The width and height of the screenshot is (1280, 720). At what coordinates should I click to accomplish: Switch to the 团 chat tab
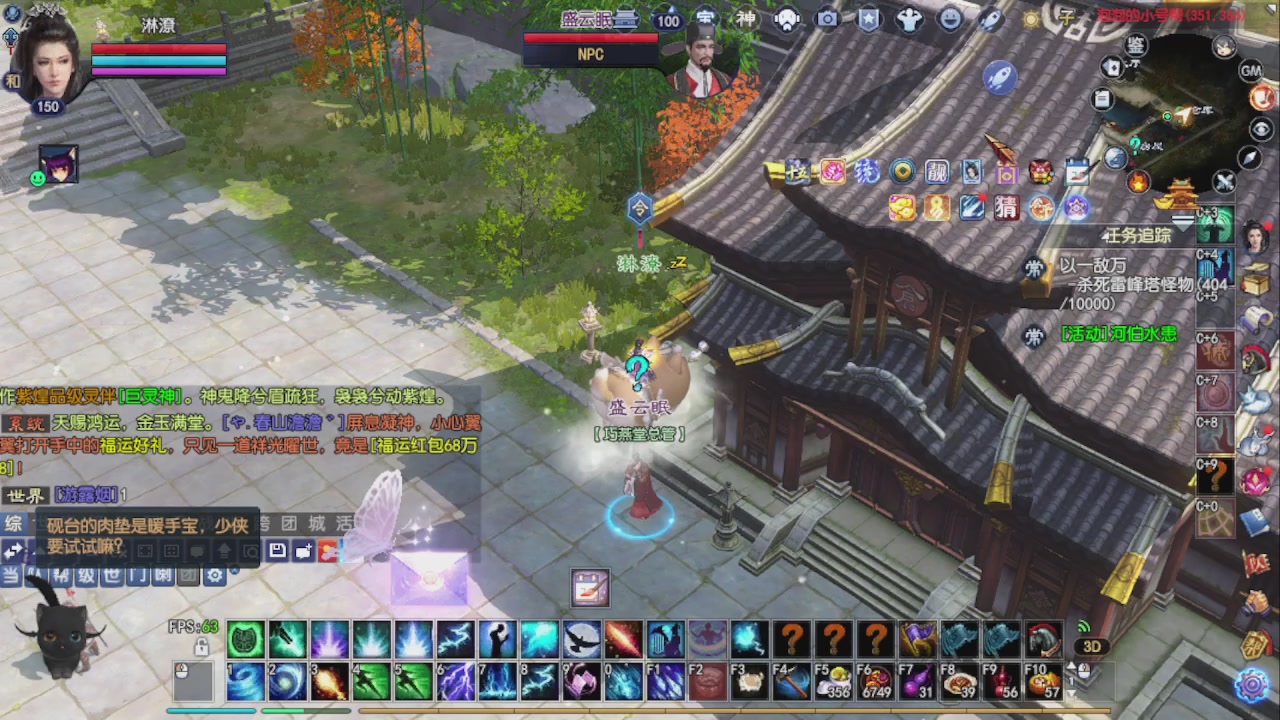[290, 524]
